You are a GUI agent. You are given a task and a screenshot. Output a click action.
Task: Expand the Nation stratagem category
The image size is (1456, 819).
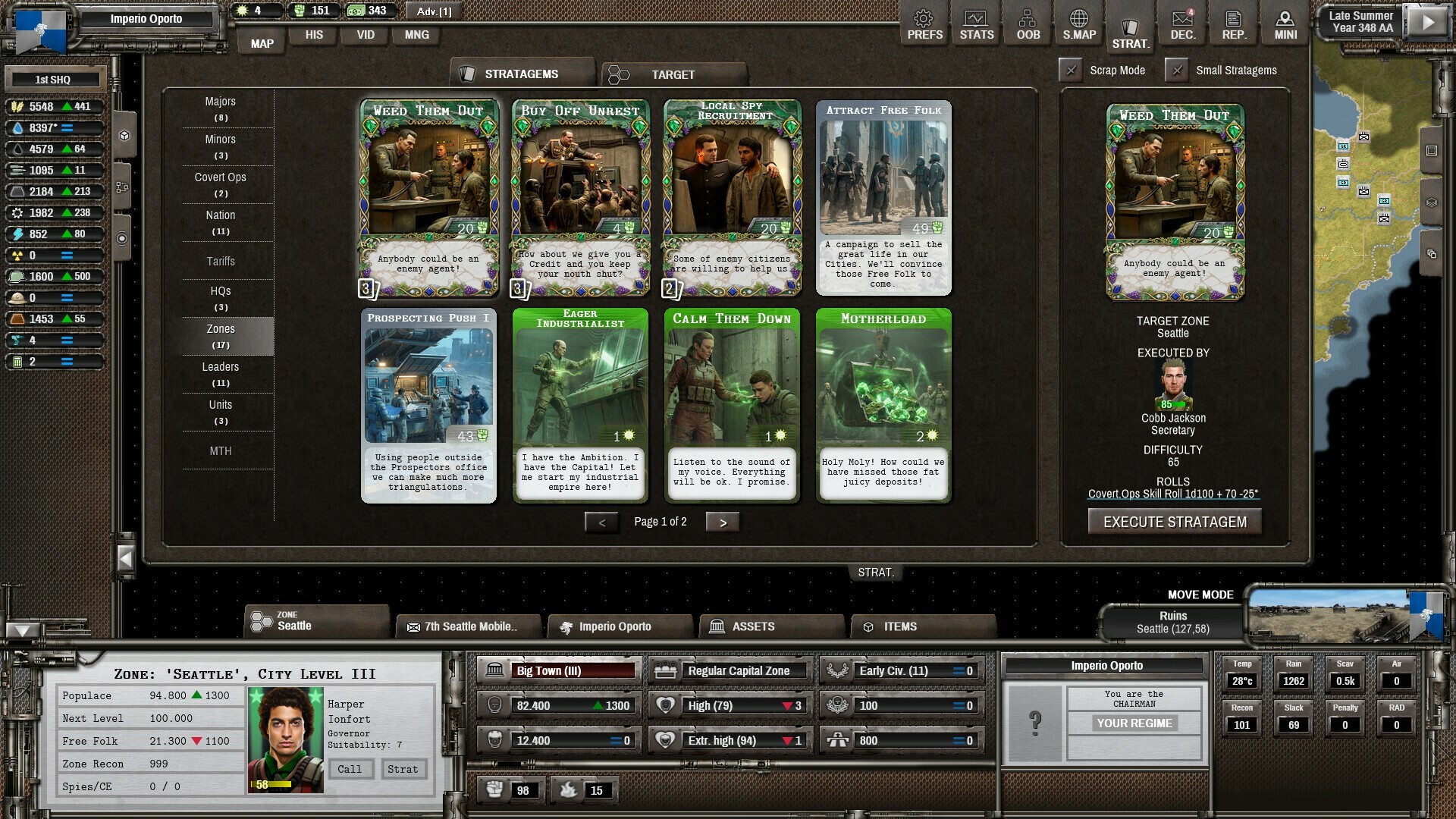click(220, 222)
